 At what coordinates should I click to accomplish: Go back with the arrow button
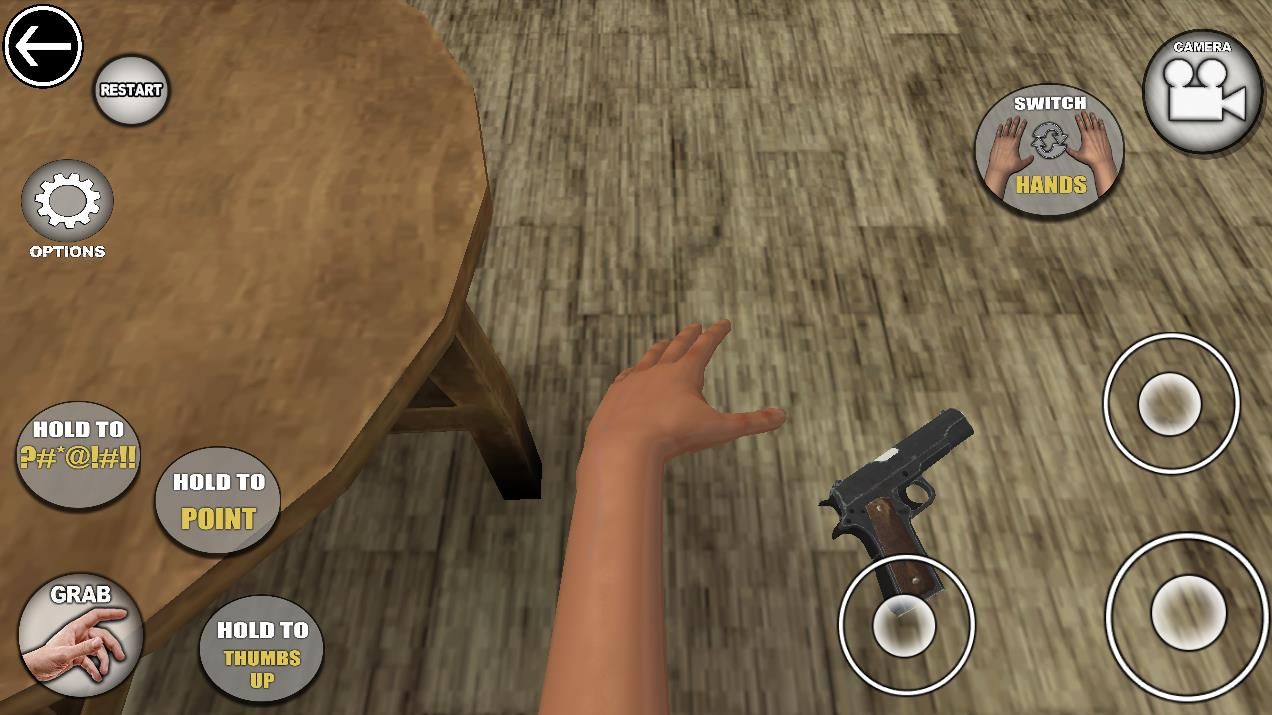[43, 46]
